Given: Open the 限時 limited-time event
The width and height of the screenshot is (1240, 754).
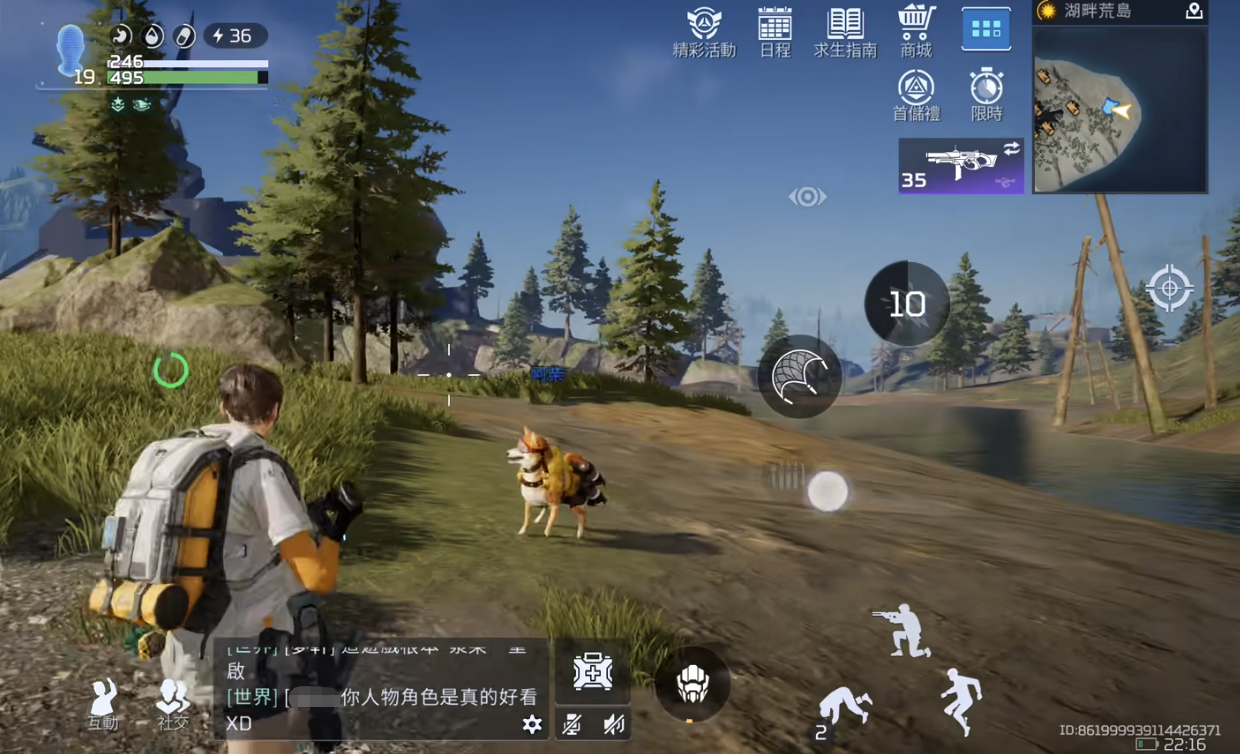Looking at the screenshot, I should pos(986,96).
